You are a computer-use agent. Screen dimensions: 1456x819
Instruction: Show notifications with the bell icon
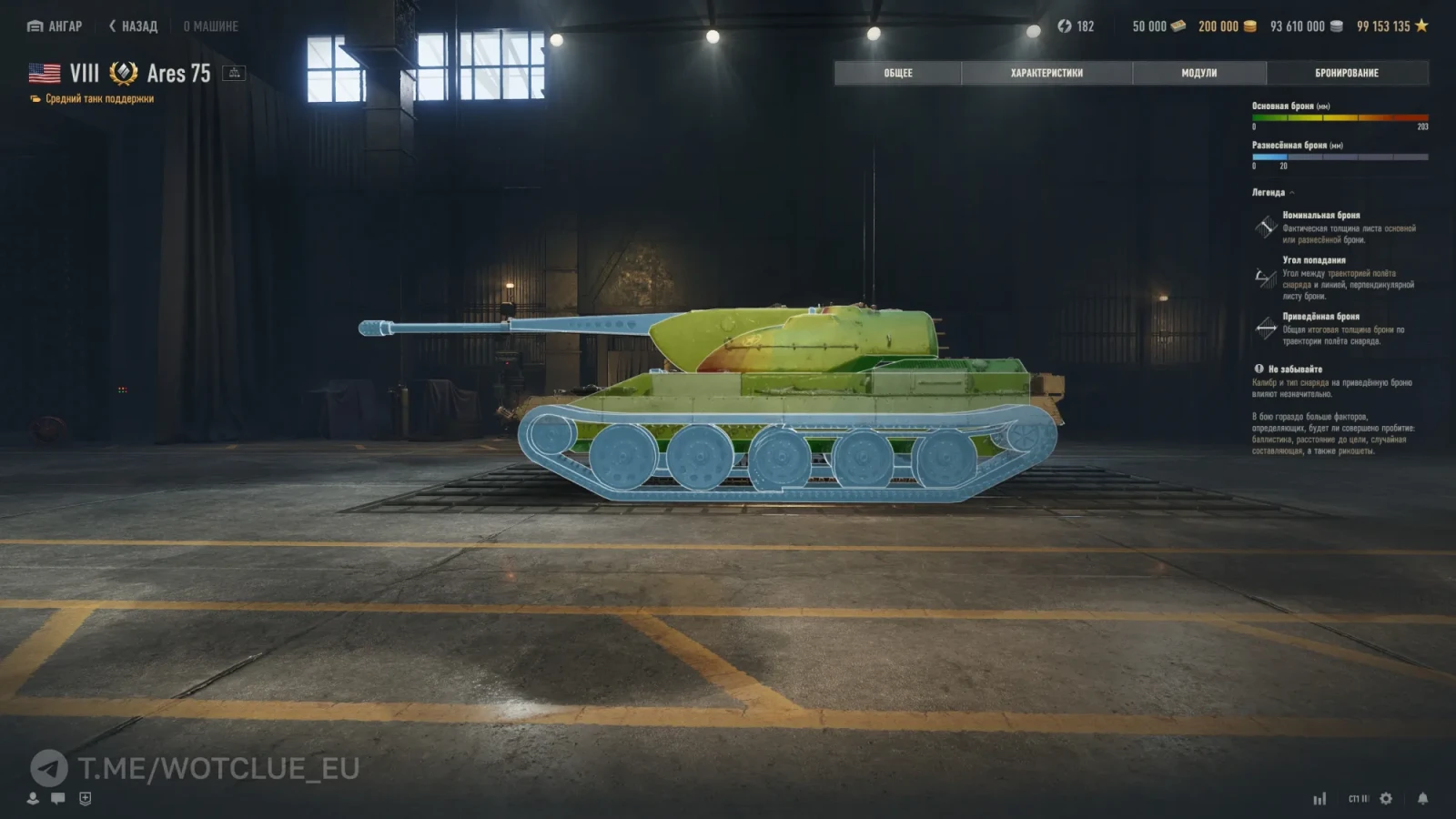pos(1422,798)
